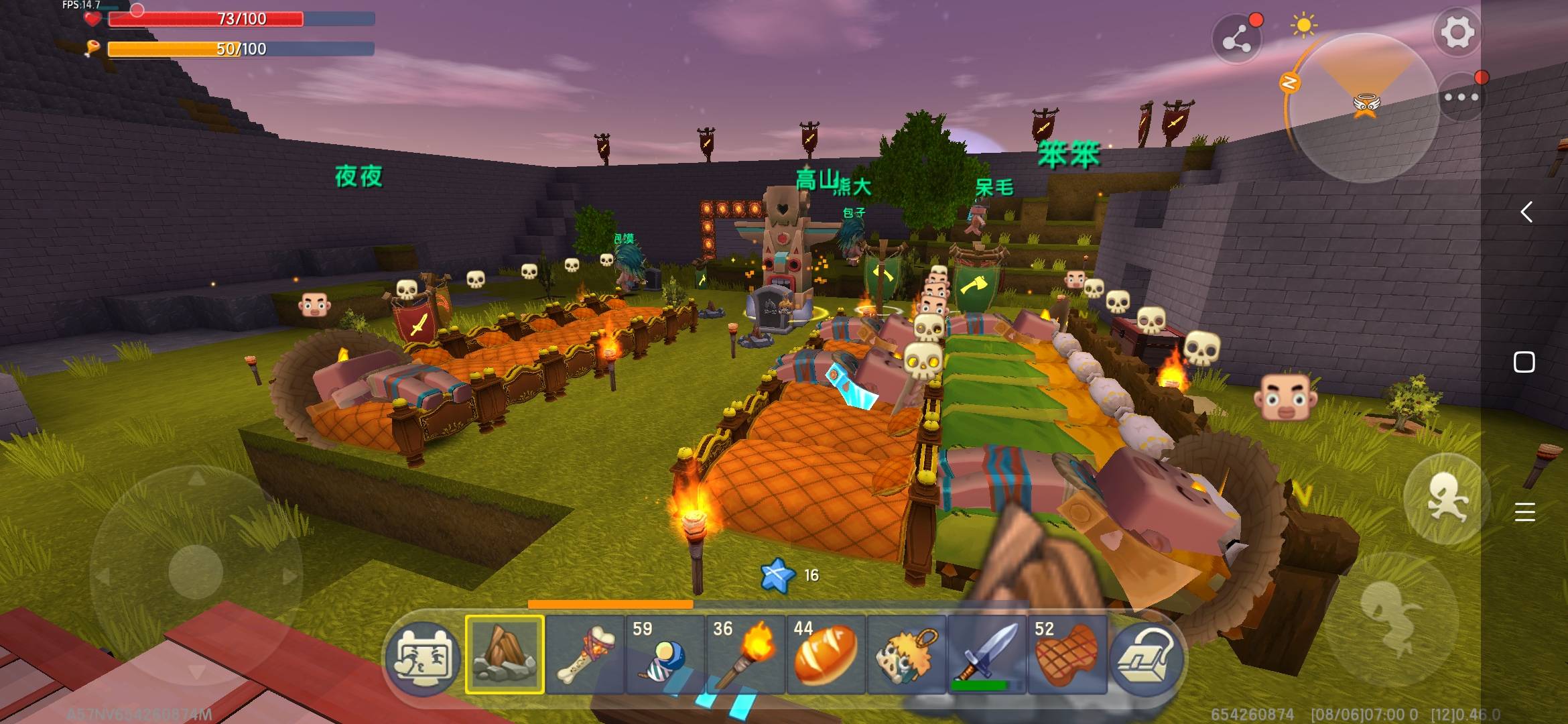This screenshot has height=724, width=1568.
Task: Open the emote face menu
Action: tap(423, 655)
